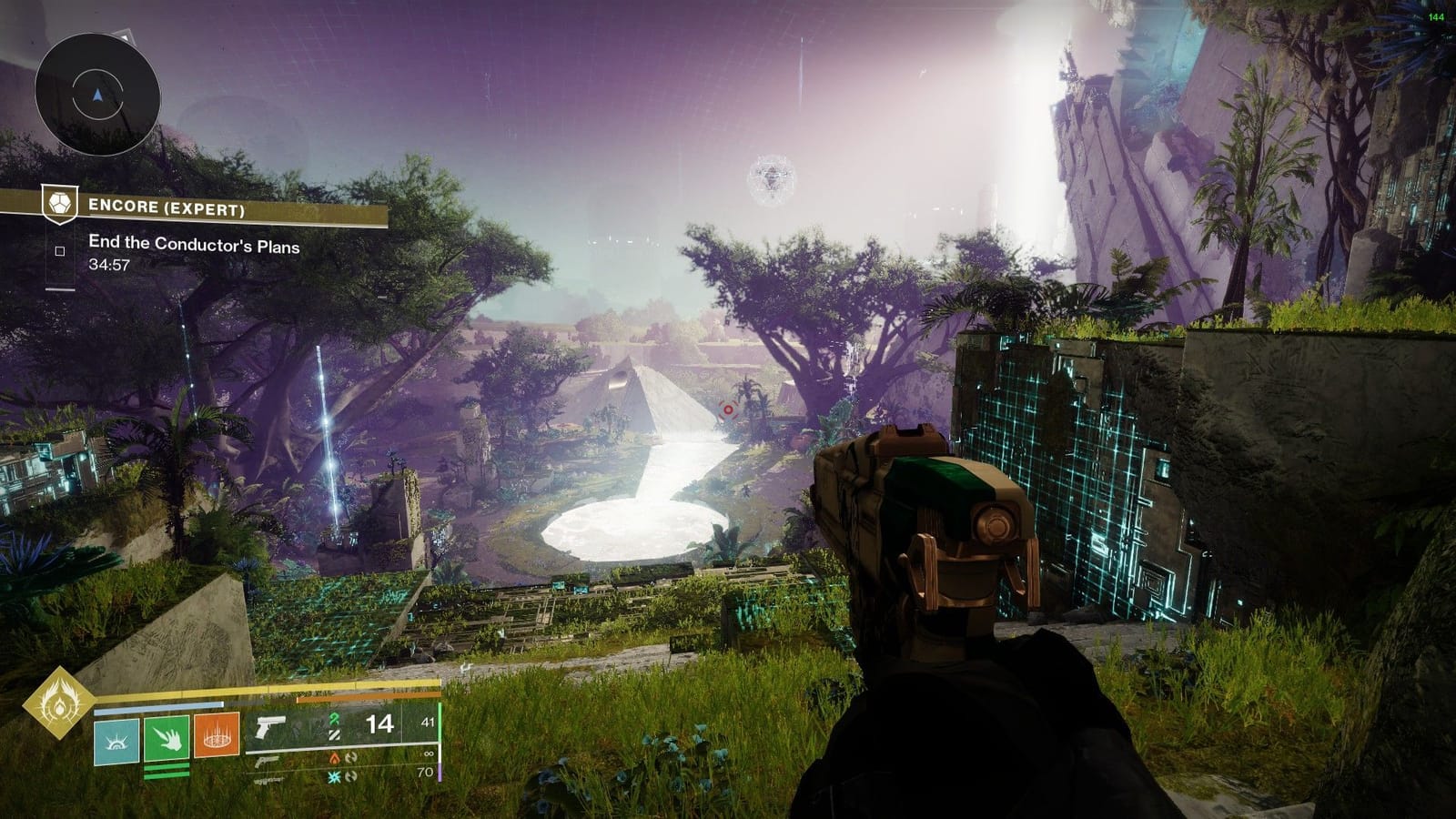The width and height of the screenshot is (1456, 819).
Task: Select the solar ammo element icon
Action: click(334, 759)
